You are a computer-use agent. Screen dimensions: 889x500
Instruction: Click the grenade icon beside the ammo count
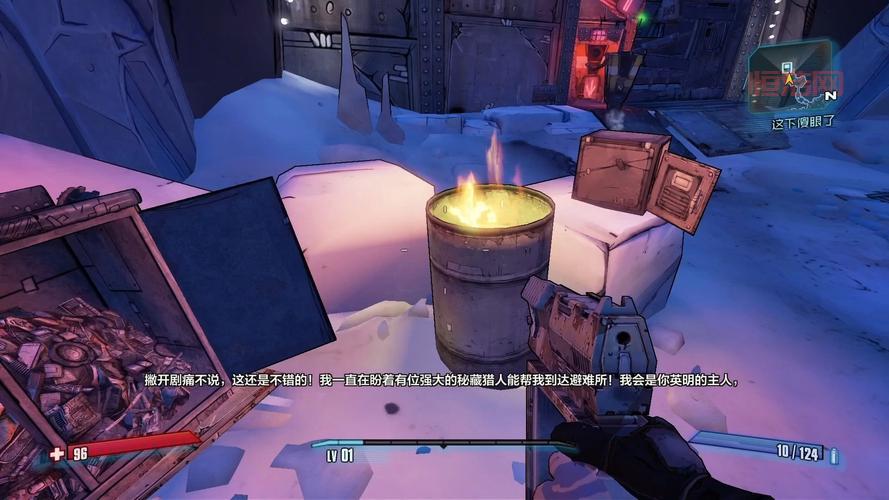[833, 455]
